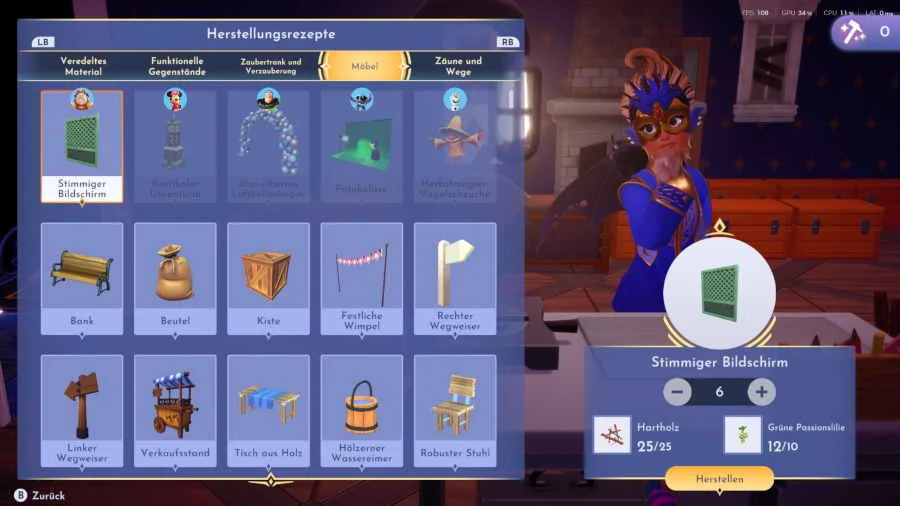900x506 pixels.
Task: Switch to the Zäune und Wege tab
Action: 458,66
